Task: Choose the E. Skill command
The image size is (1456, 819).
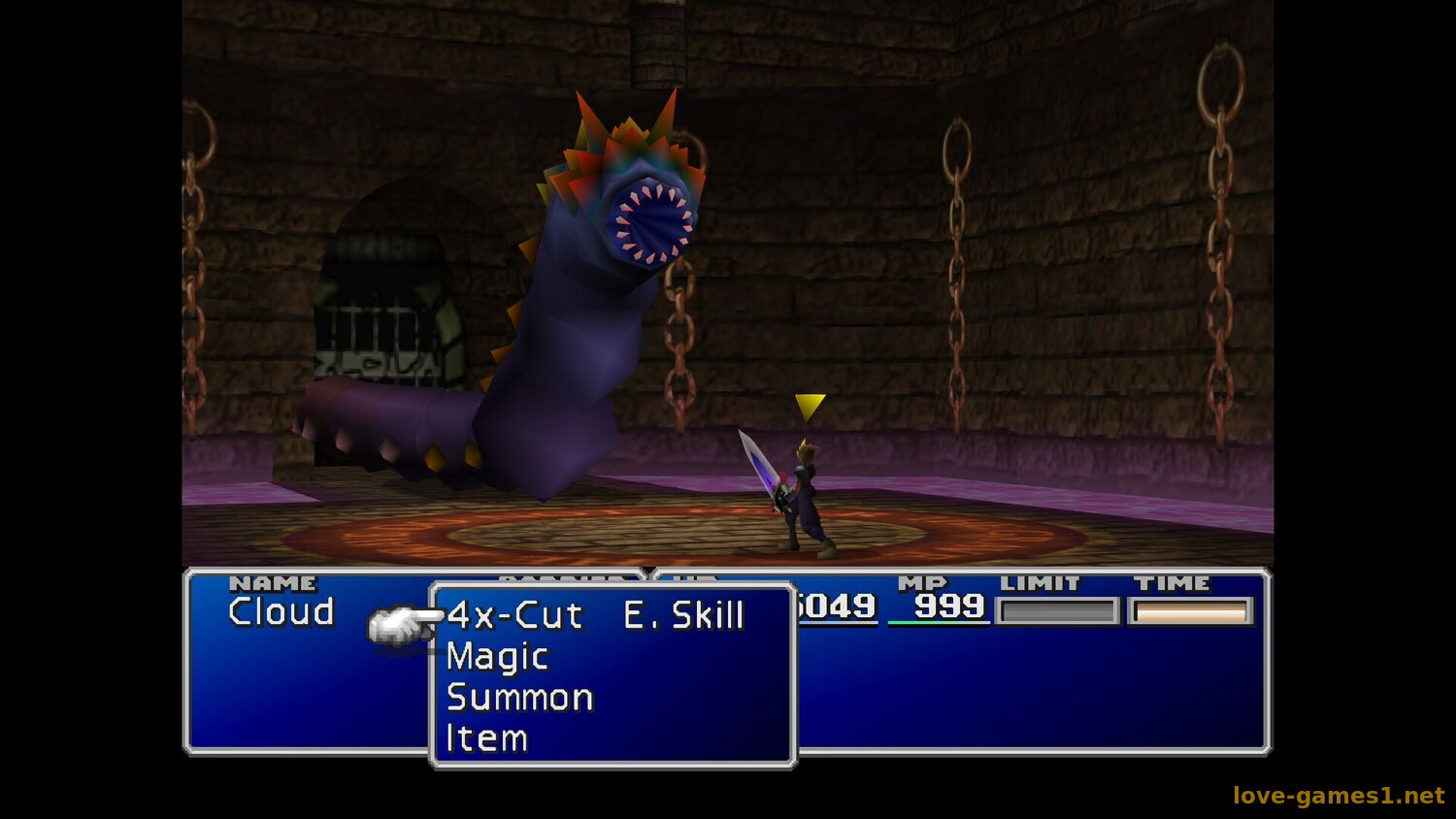Action: tap(683, 615)
